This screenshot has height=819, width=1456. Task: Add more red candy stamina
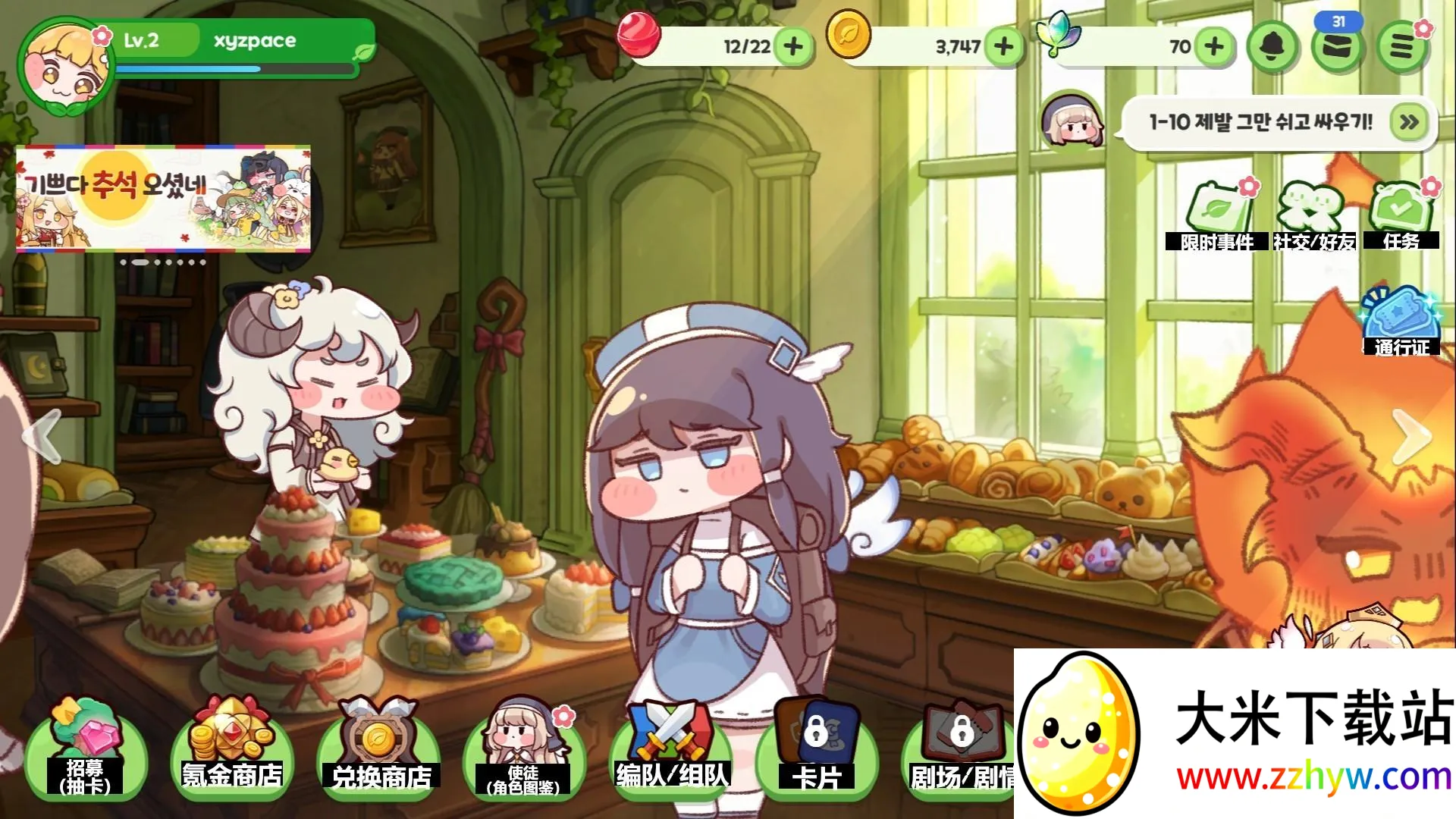click(x=793, y=47)
